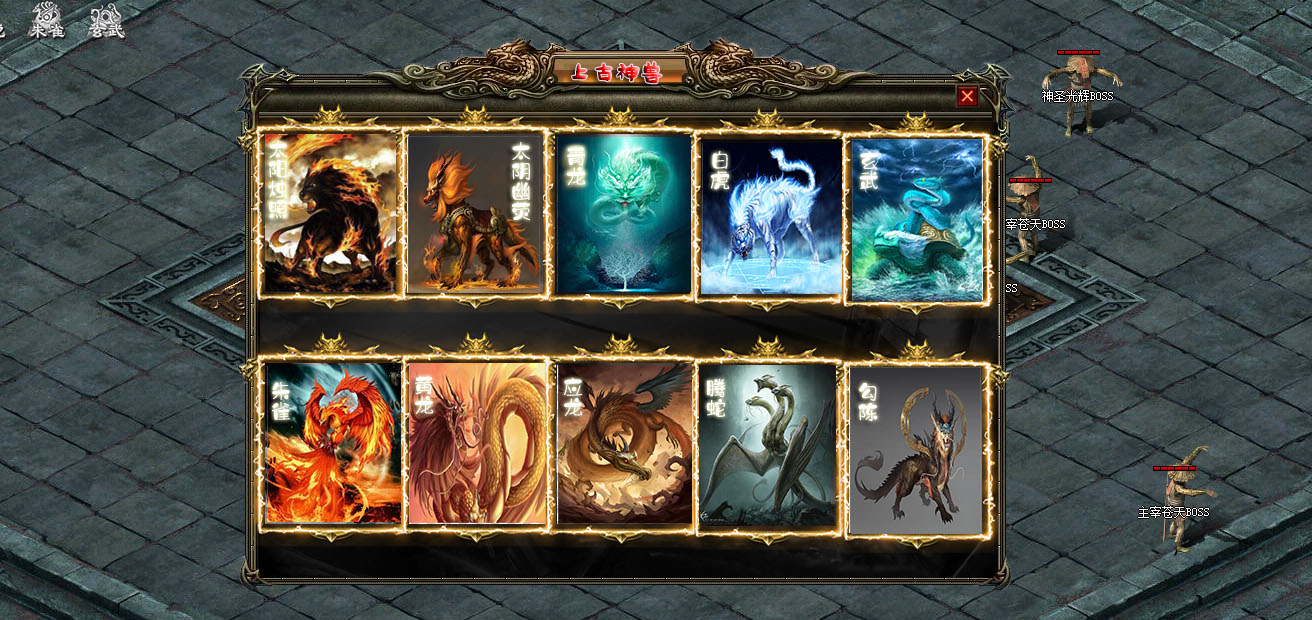Choose the 朱雀 phoenix card
Image resolution: width=1312 pixels, height=620 pixels.
(331, 442)
